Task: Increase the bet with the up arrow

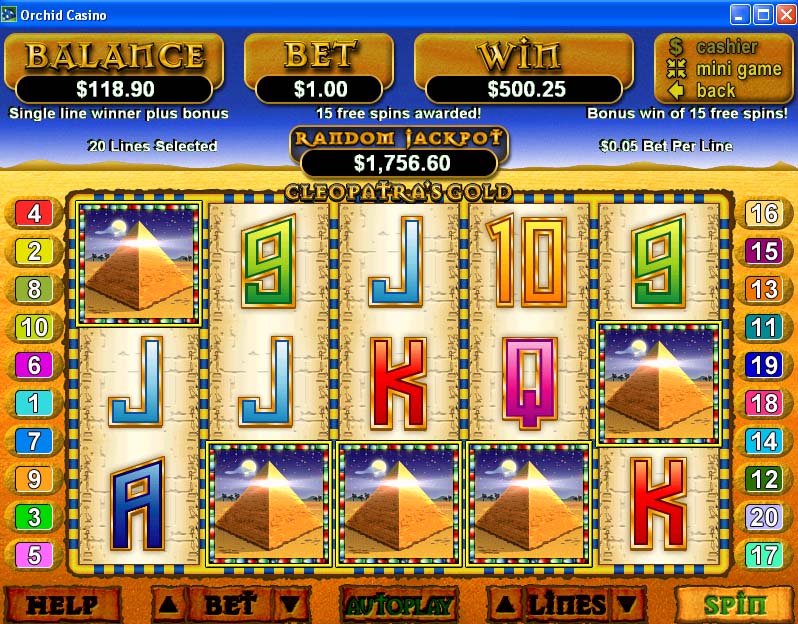Action: (169, 604)
